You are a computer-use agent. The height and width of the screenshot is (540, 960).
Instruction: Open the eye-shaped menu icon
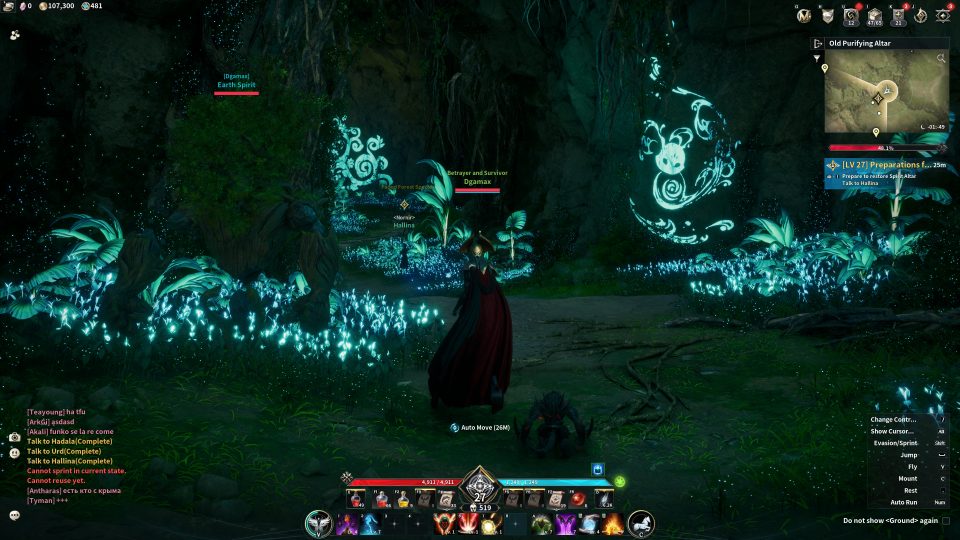943,15
